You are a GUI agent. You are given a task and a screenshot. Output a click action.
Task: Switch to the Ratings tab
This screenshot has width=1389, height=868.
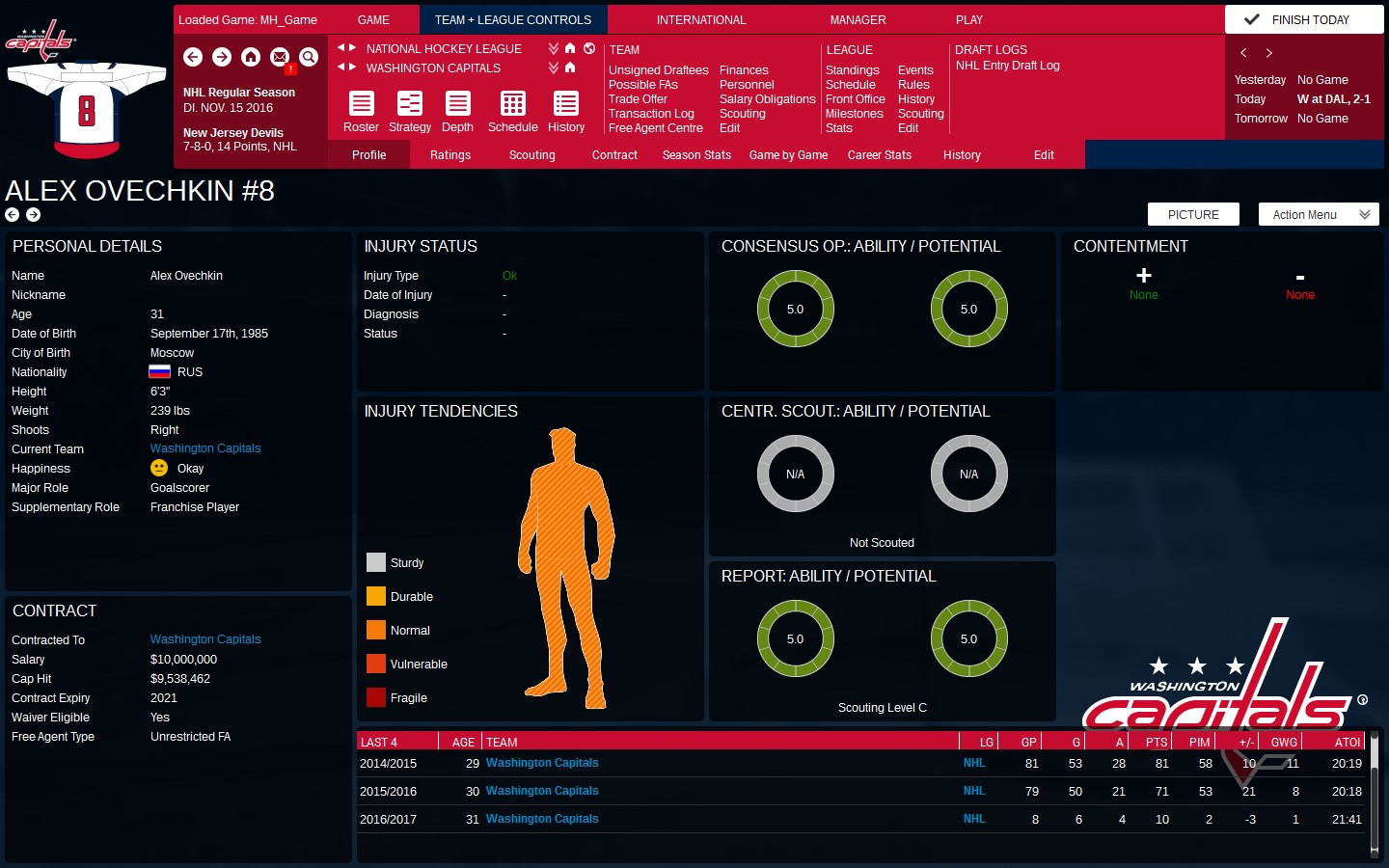coord(449,154)
